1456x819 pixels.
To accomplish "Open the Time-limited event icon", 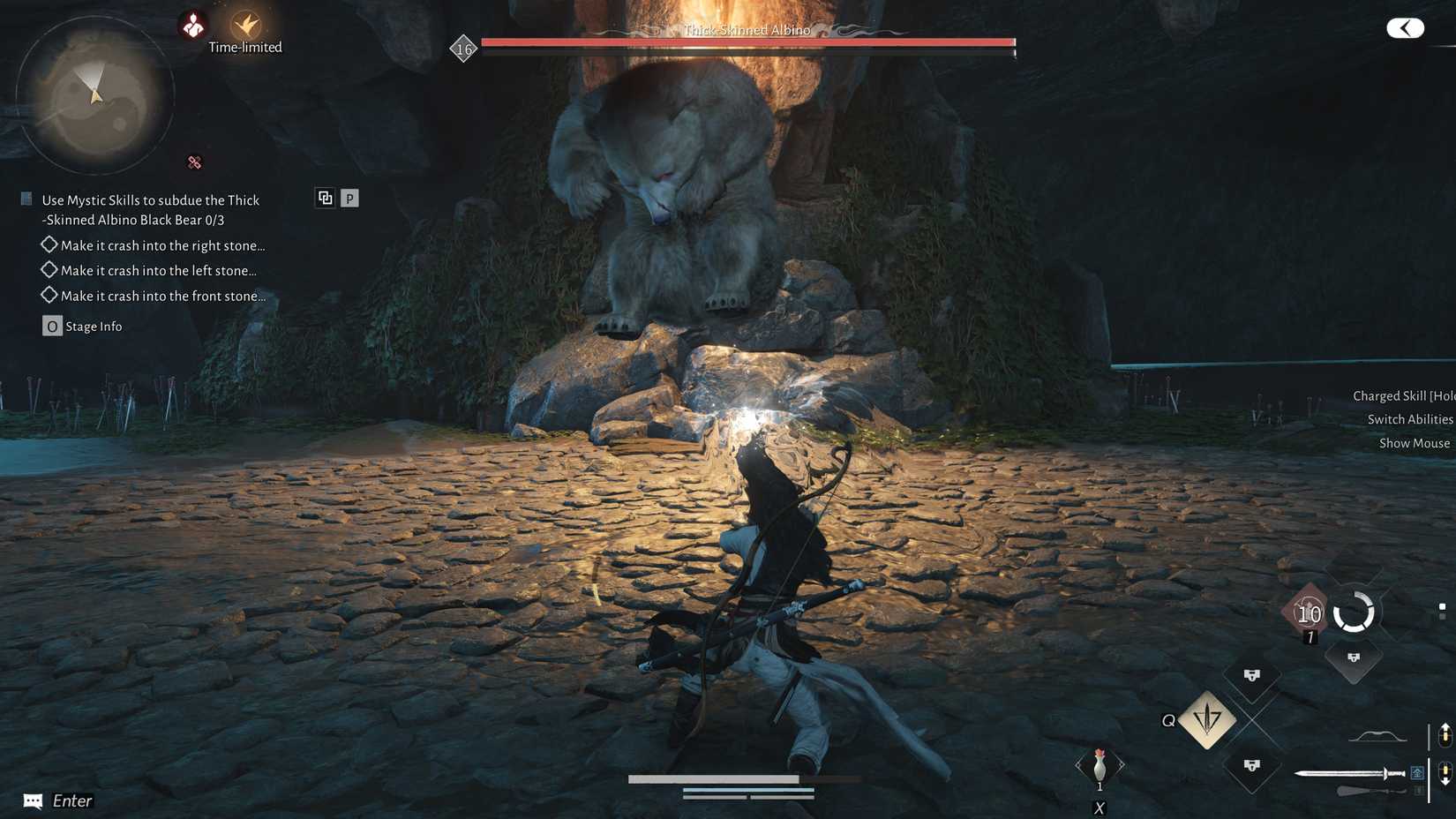I will click(244, 26).
